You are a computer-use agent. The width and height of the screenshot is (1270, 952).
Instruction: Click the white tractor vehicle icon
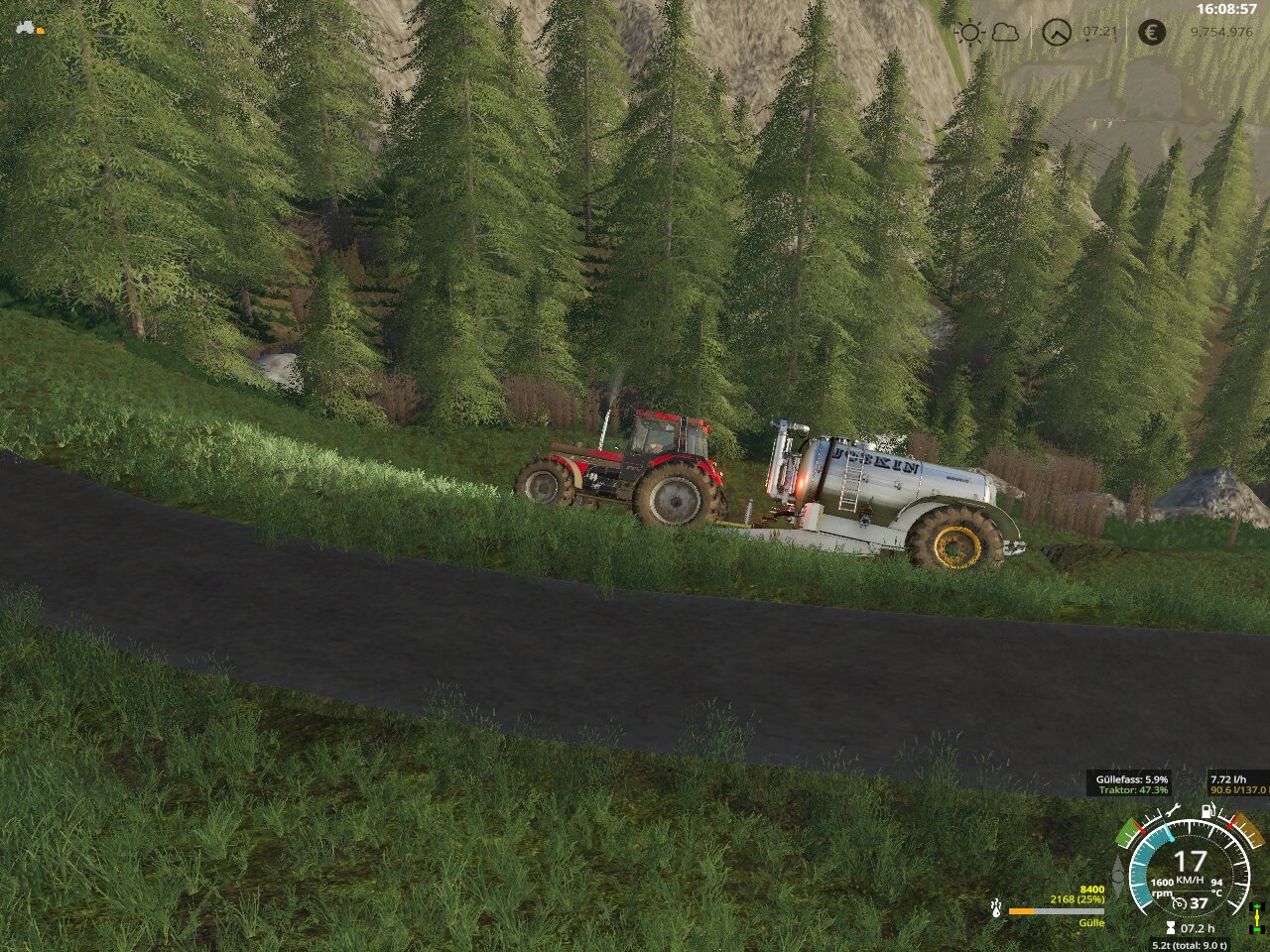(25, 28)
